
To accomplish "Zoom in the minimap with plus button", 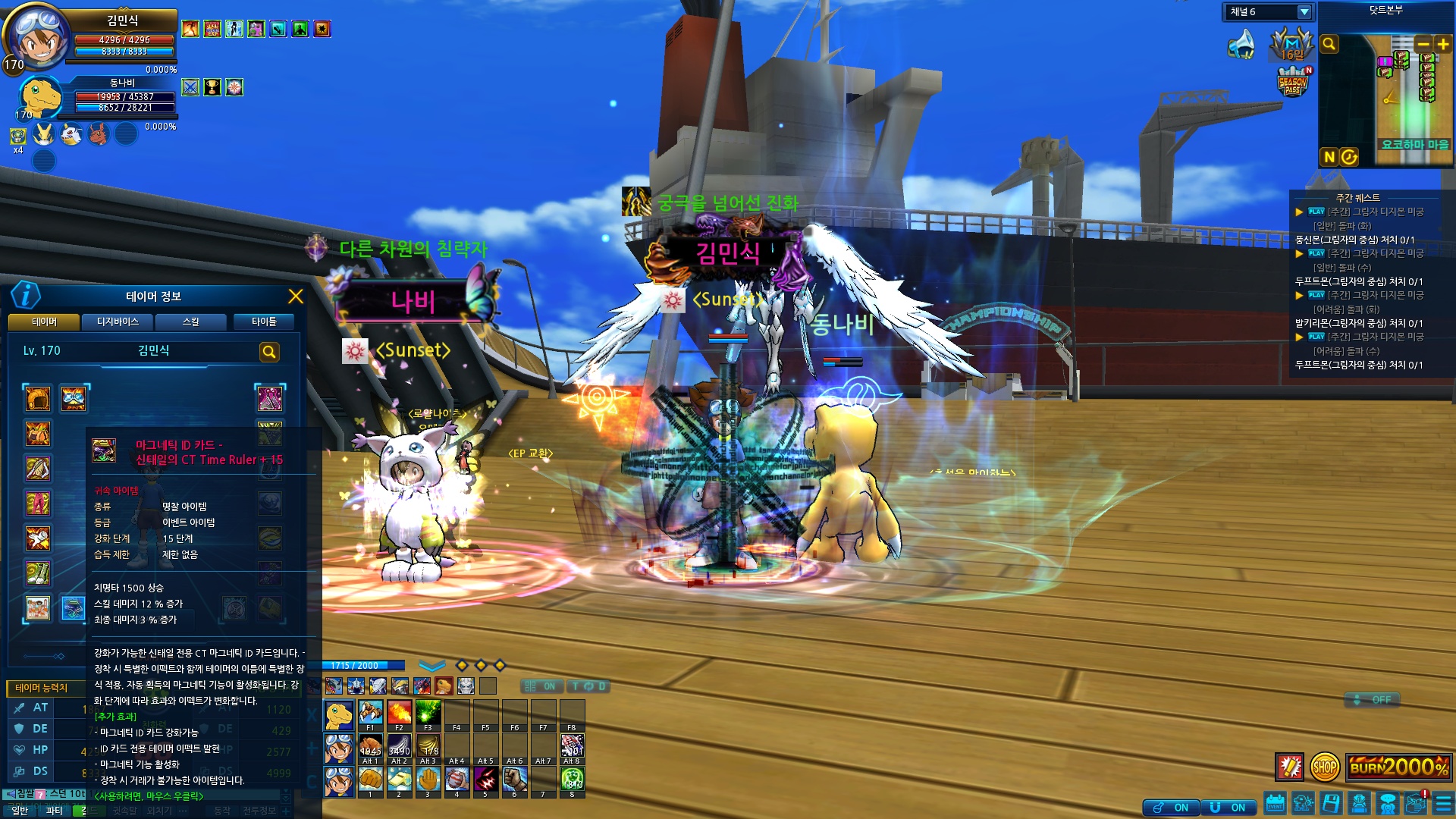I will tap(1442, 44).
